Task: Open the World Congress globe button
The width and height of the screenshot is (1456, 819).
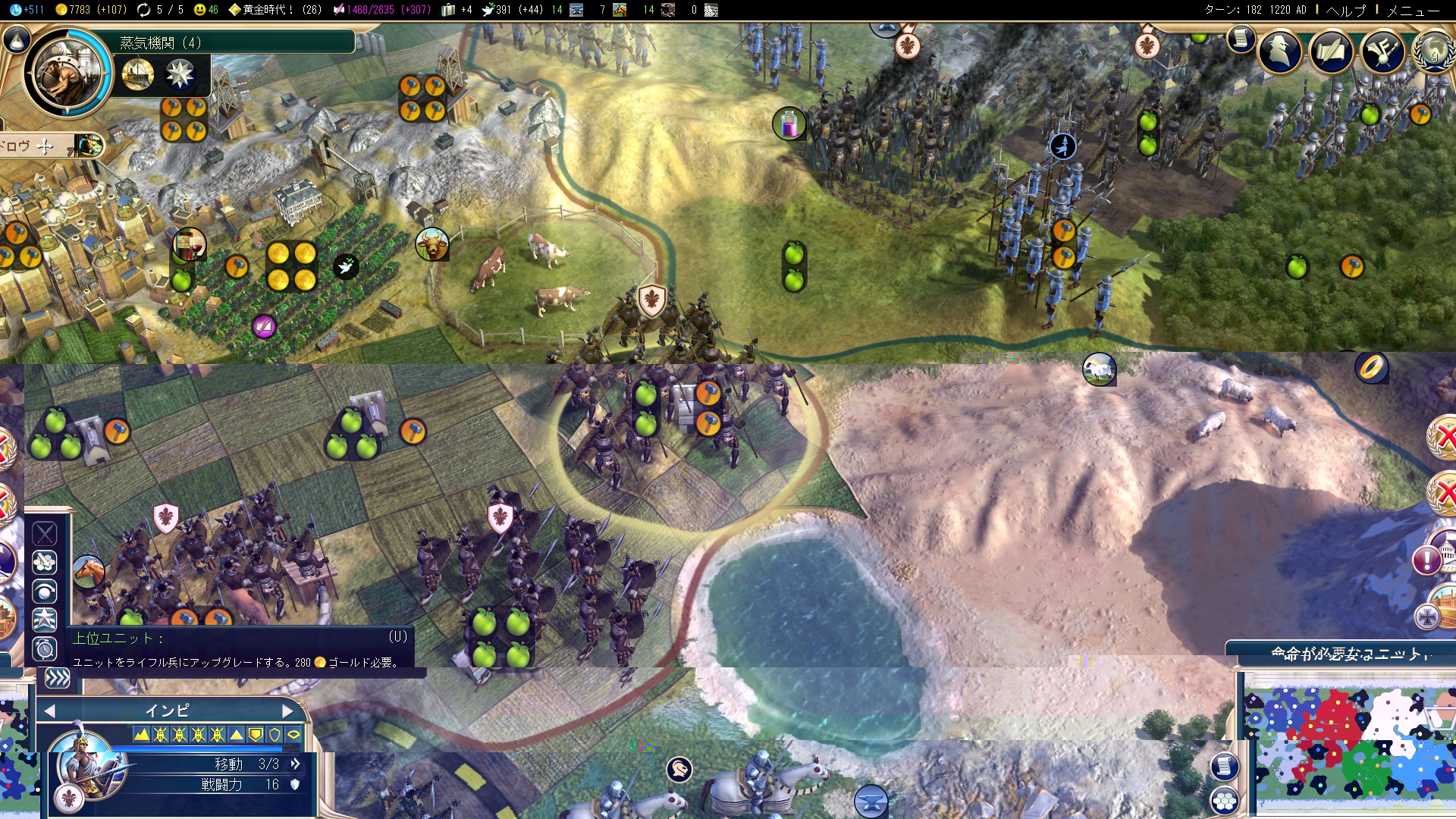Action: point(1433,52)
